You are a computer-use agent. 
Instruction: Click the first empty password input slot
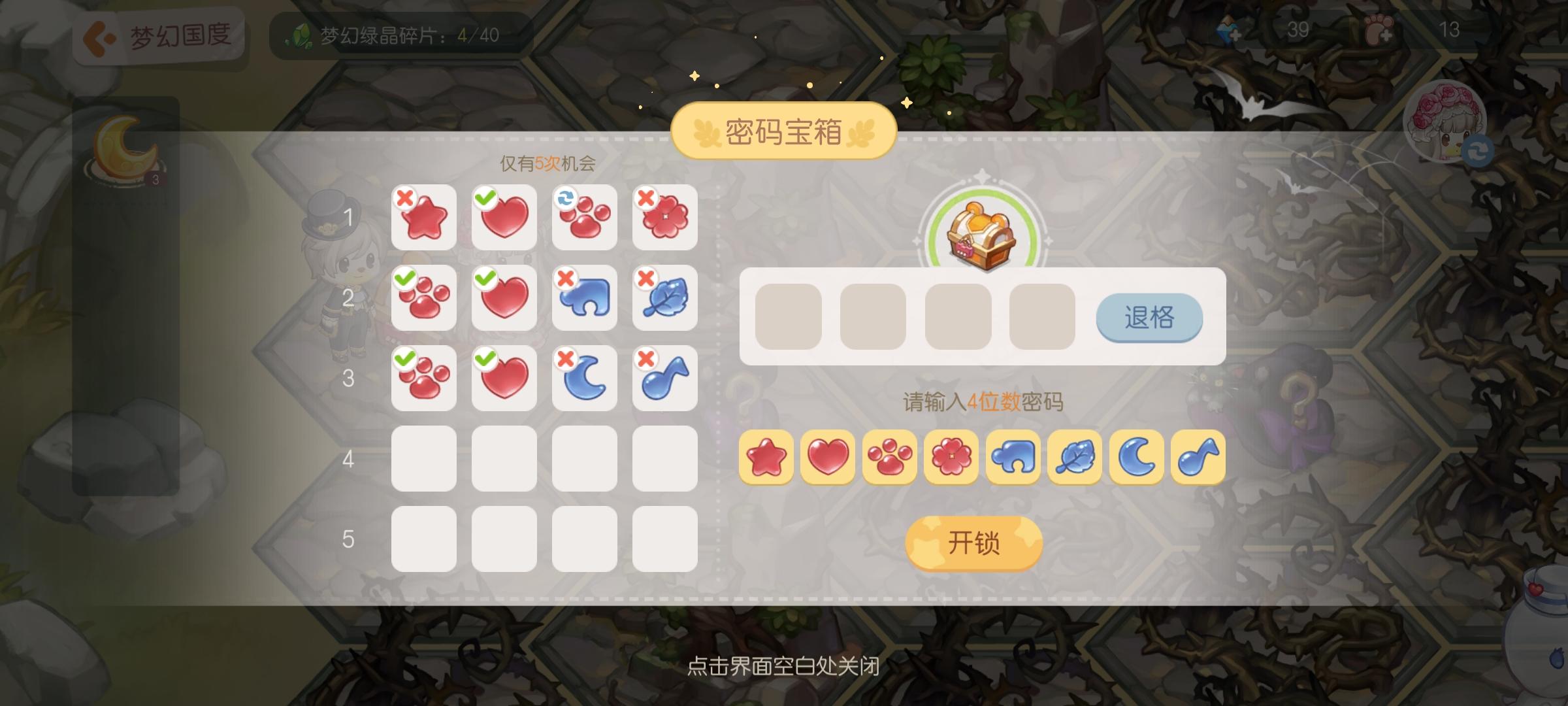(x=788, y=317)
